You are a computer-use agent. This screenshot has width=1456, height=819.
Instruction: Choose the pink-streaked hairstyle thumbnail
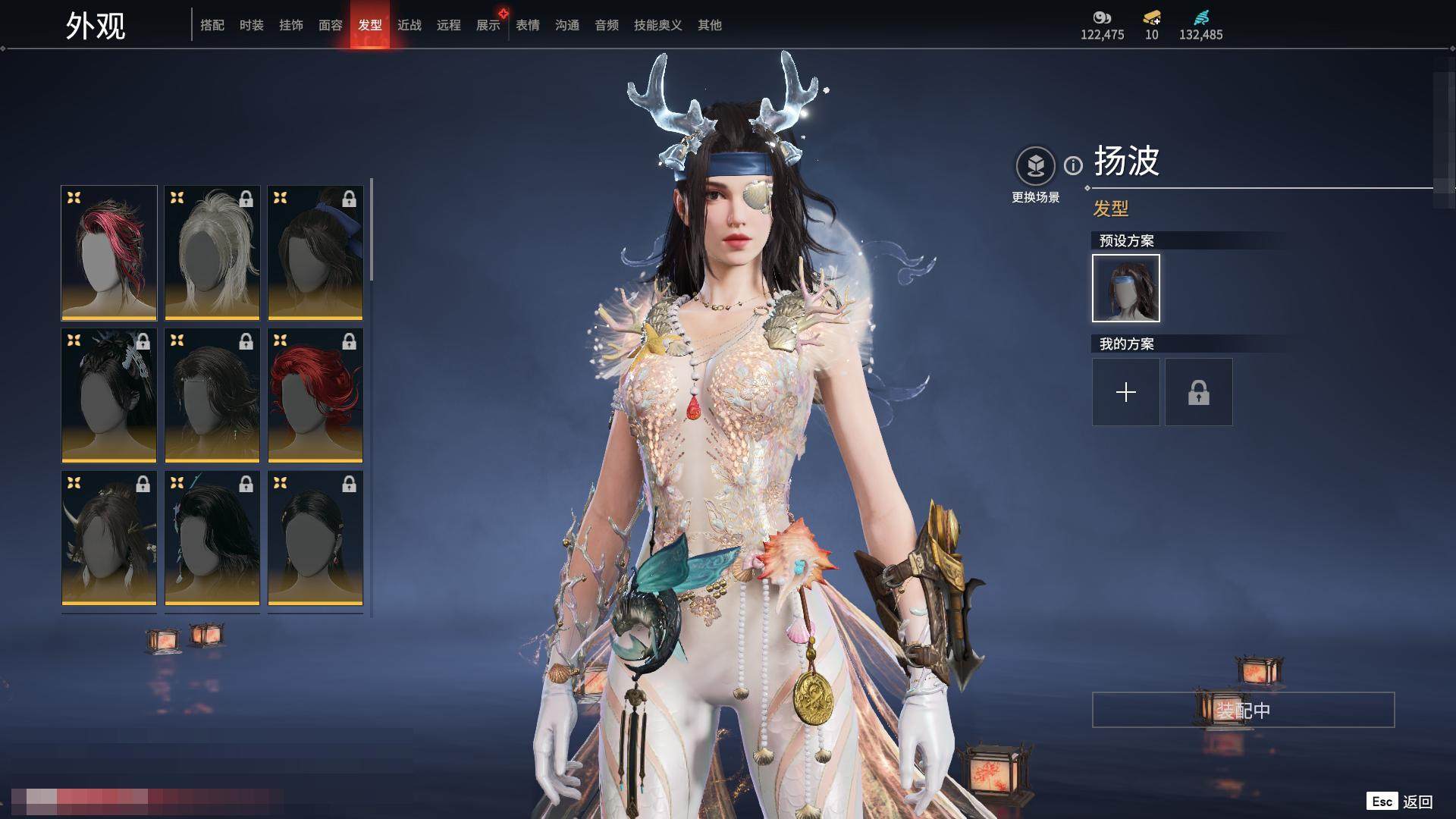pyautogui.click(x=109, y=253)
